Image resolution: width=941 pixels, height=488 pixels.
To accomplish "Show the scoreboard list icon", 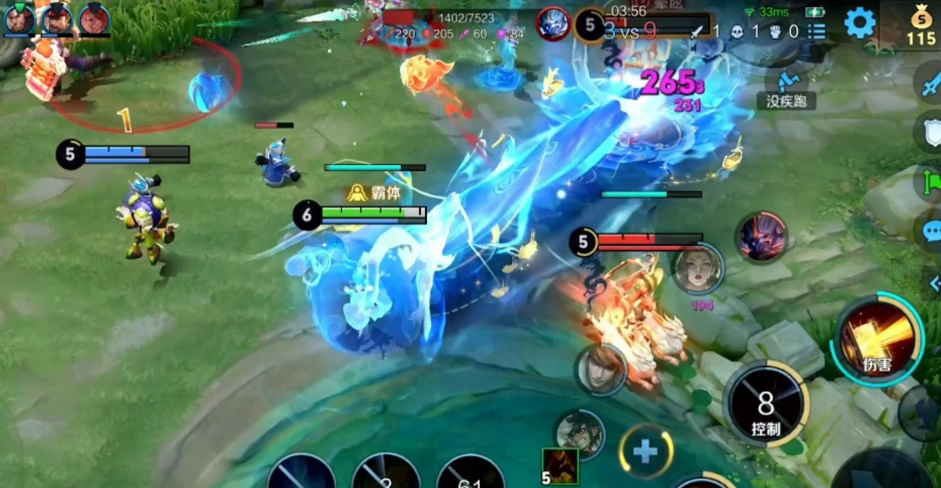I will click(817, 31).
